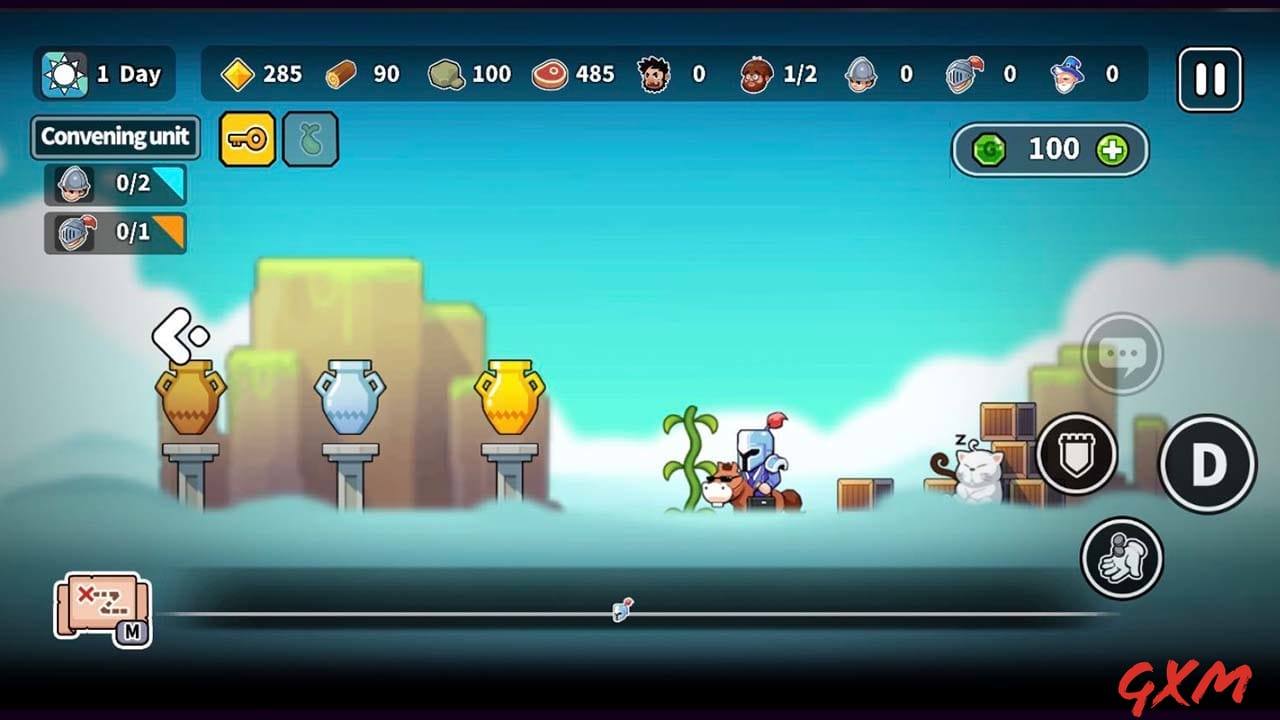Click the meat resource icon
Viewport: 1280px width, 720px height.
pos(549,73)
